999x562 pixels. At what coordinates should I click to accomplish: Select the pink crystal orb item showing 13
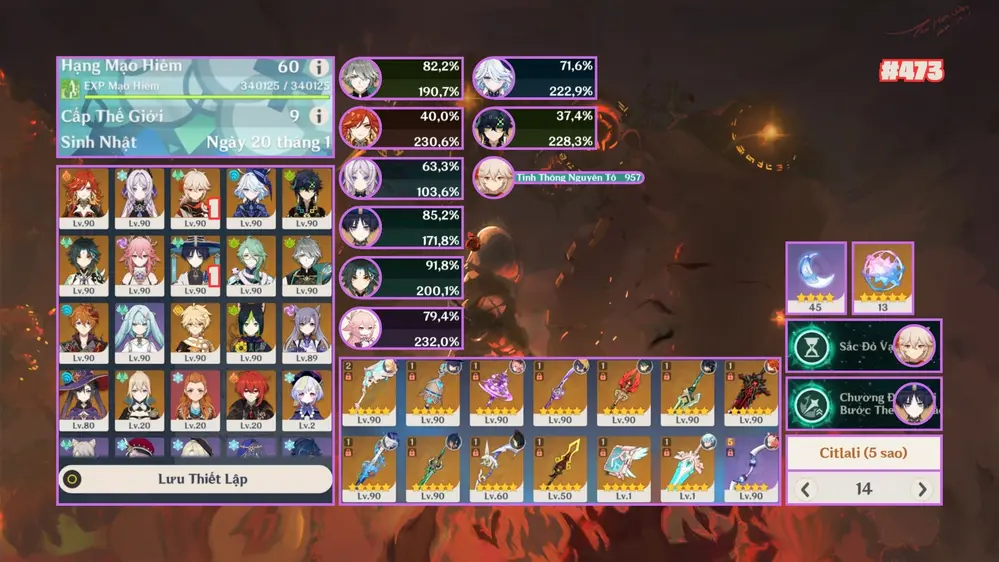pos(882,271)
